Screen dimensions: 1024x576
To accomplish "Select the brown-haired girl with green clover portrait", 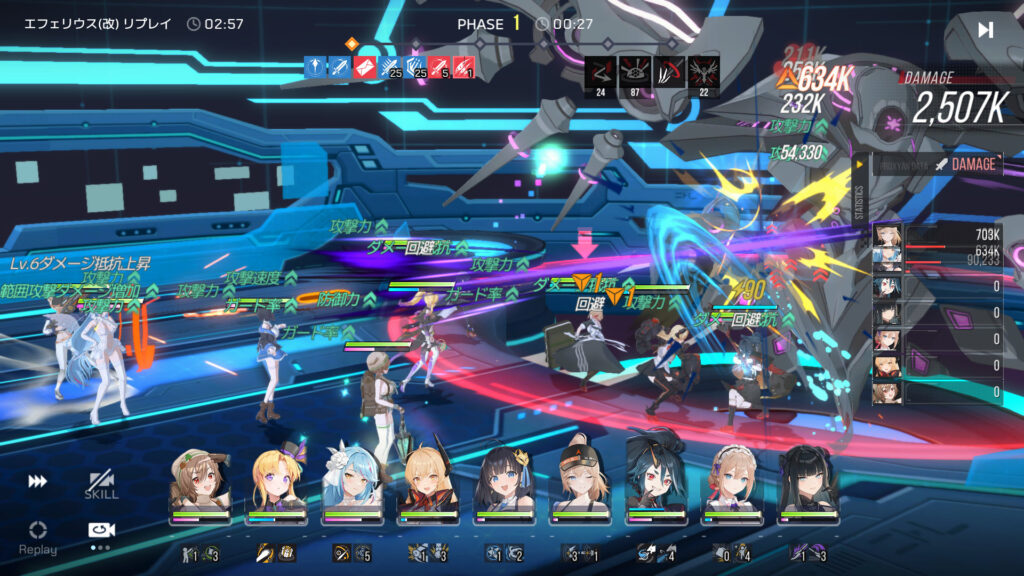I will pos(200,482).
